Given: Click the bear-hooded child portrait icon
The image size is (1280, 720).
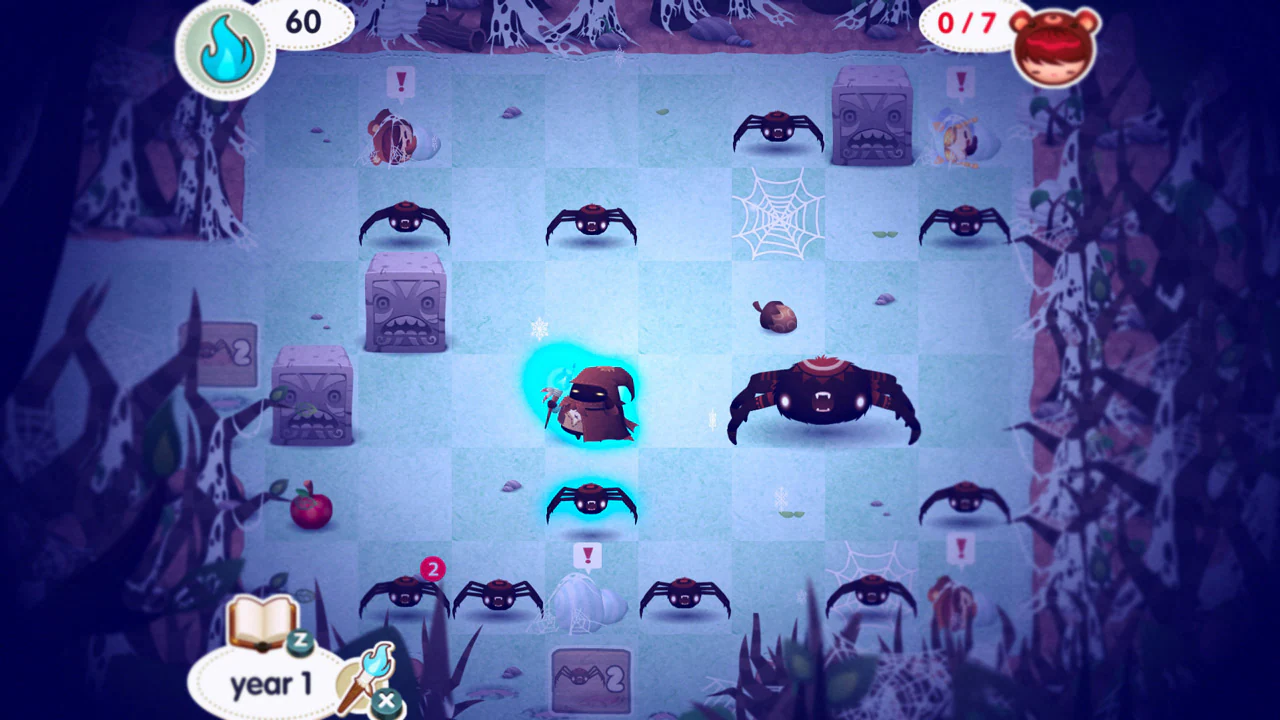Looking at the screenshot, I should [x=1053, y=47].
